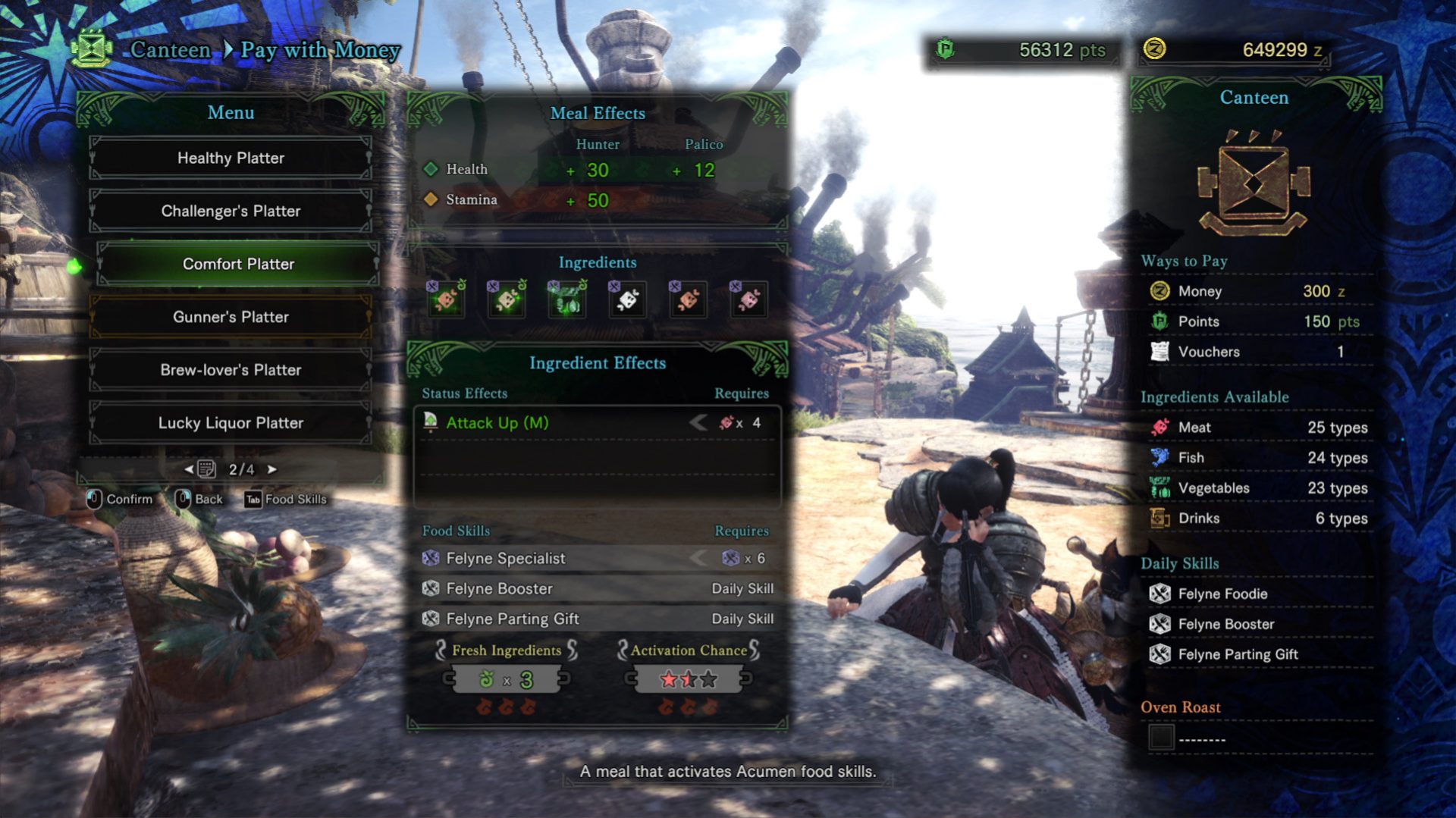Click the Fish ingredient icon
The image size is (1456, 818).
(1162, 457)
